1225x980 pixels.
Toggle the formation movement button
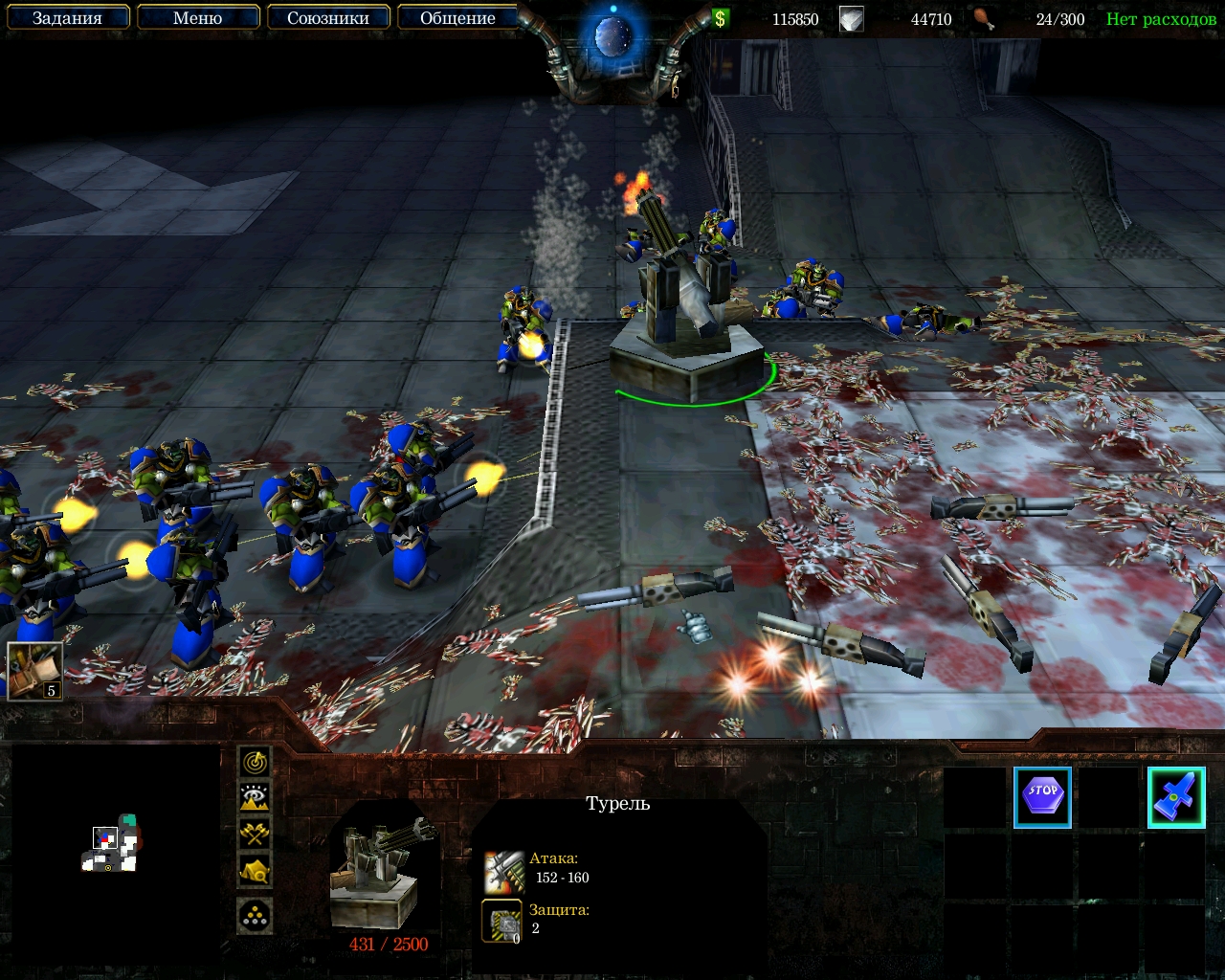coord(255,916)
